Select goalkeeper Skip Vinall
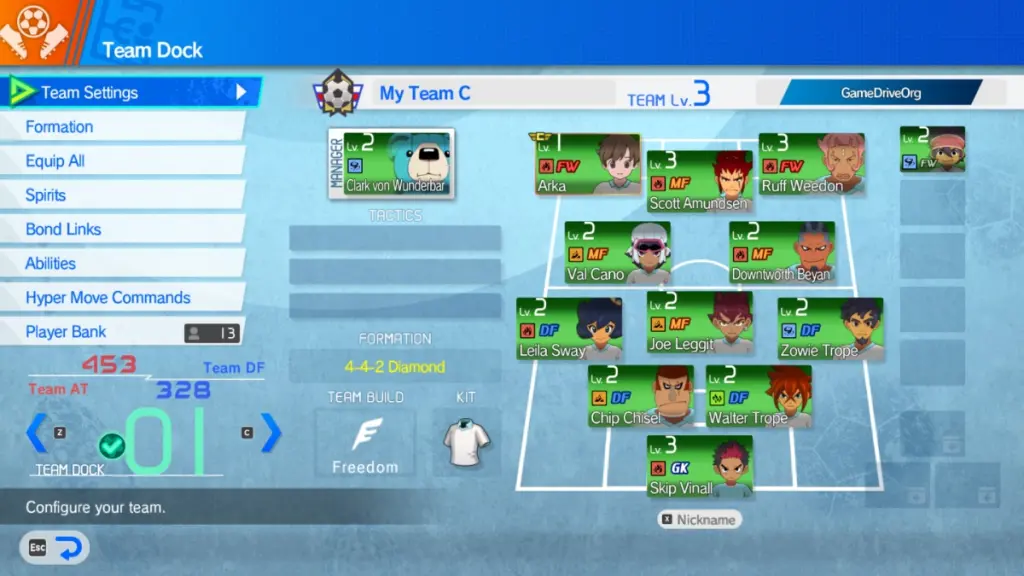 [699, 466]
